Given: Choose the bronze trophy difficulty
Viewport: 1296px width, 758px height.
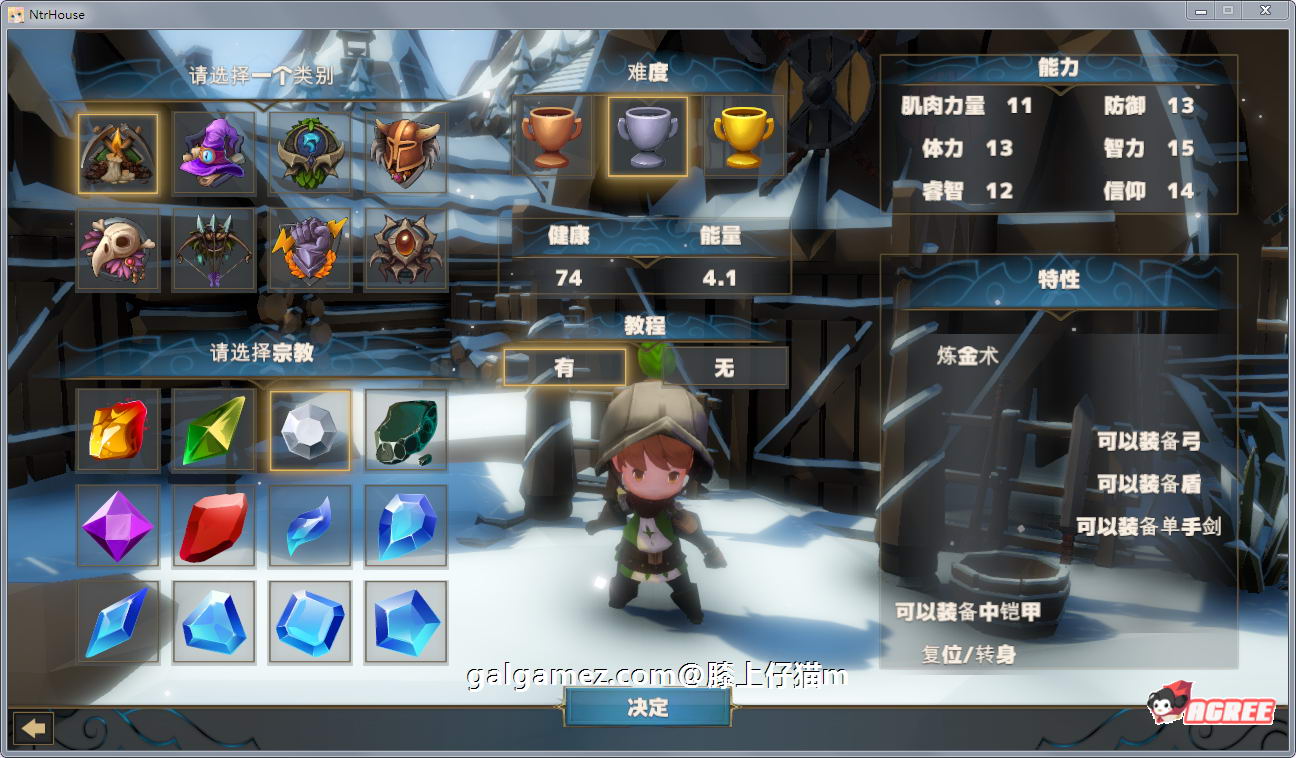Looking at the screenshot, I should pos(552,137).
